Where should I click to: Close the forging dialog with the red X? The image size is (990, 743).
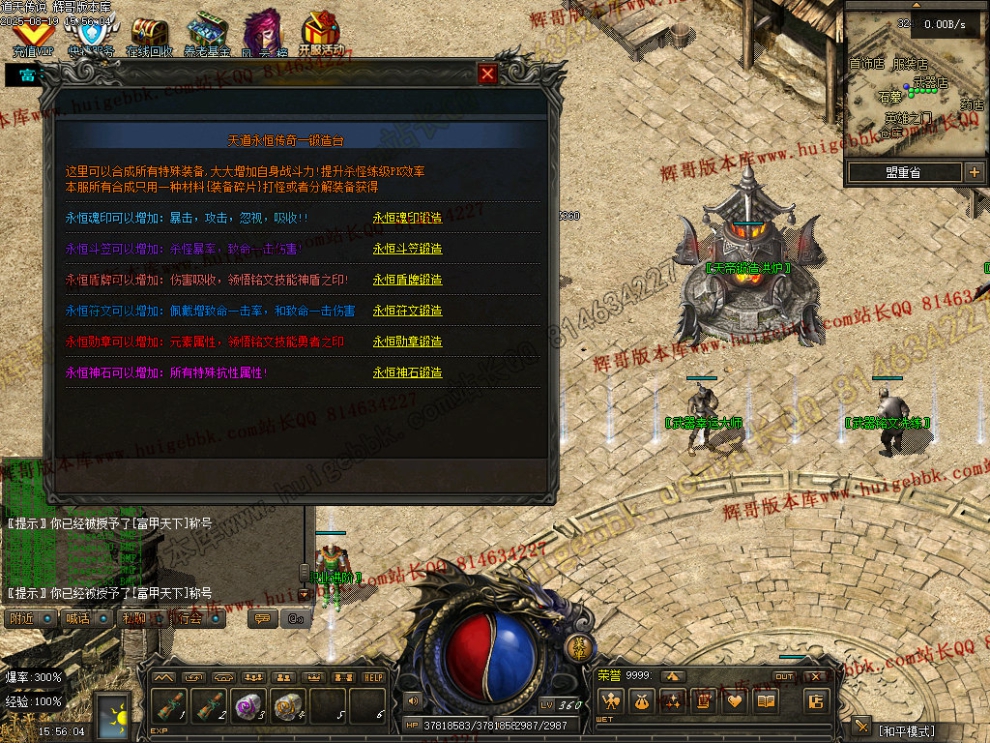point(487,74)
